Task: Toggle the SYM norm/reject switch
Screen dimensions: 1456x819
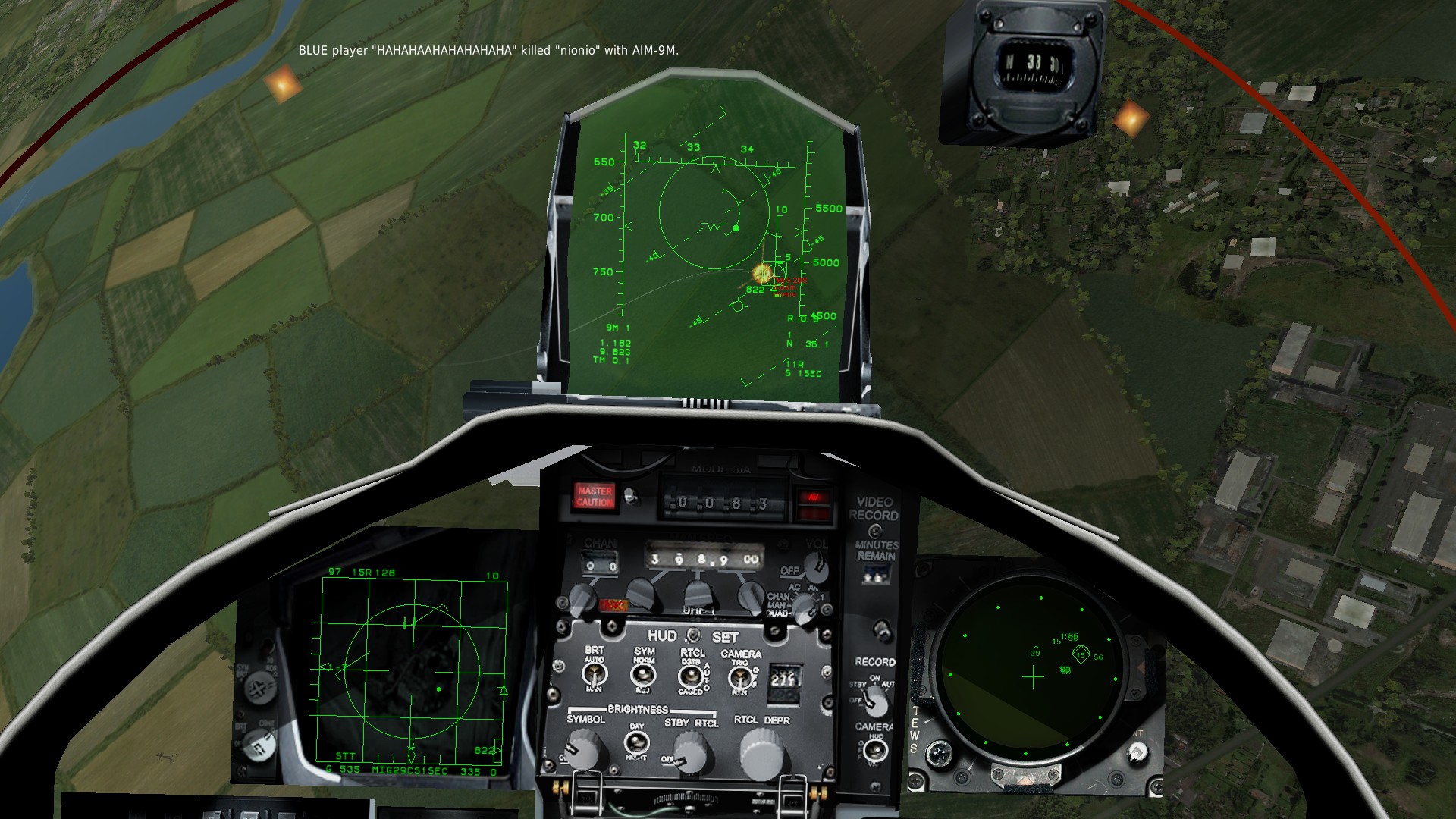Action: tap(643, 674)
